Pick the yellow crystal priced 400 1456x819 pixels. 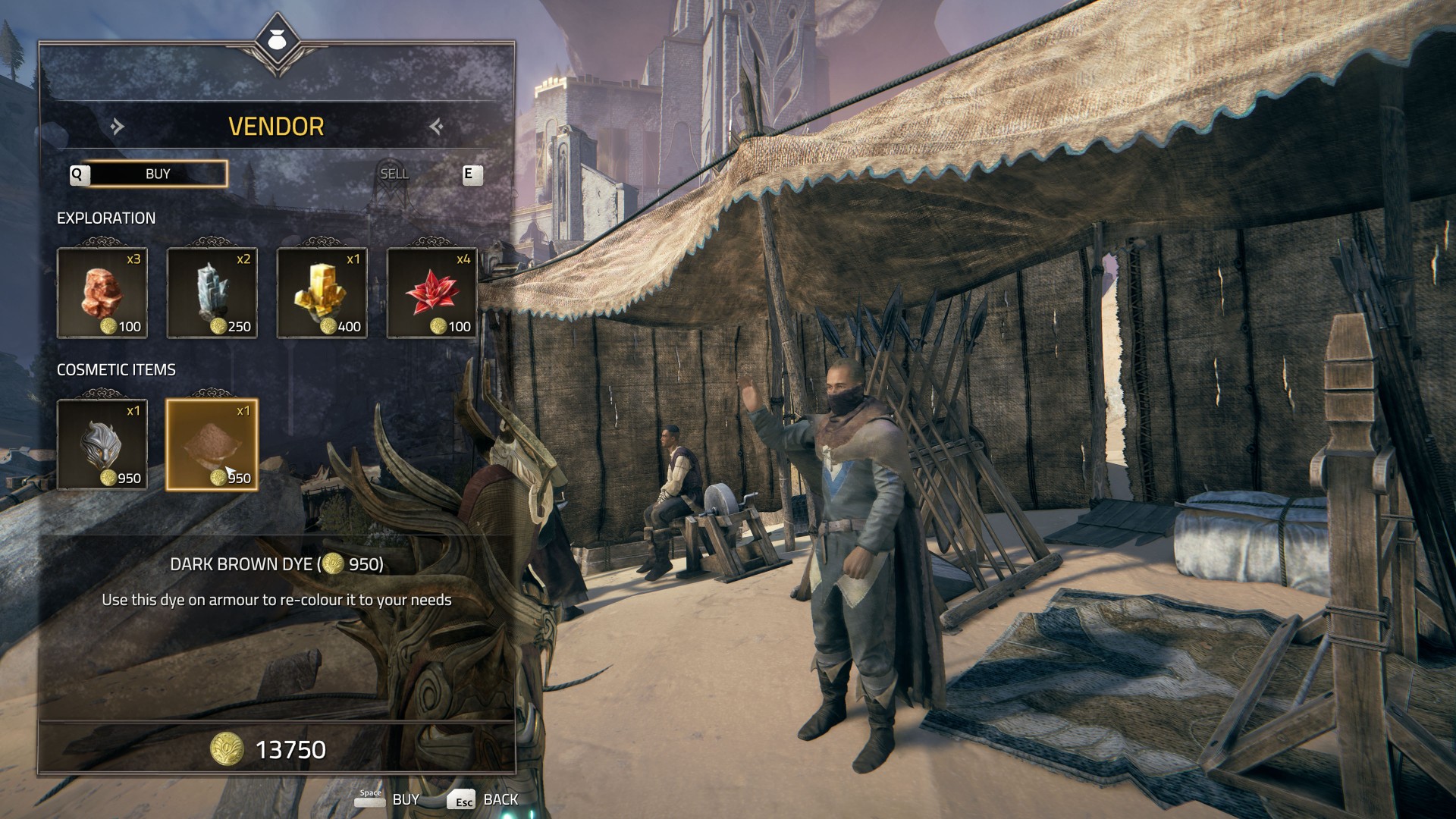coord(322,293)
